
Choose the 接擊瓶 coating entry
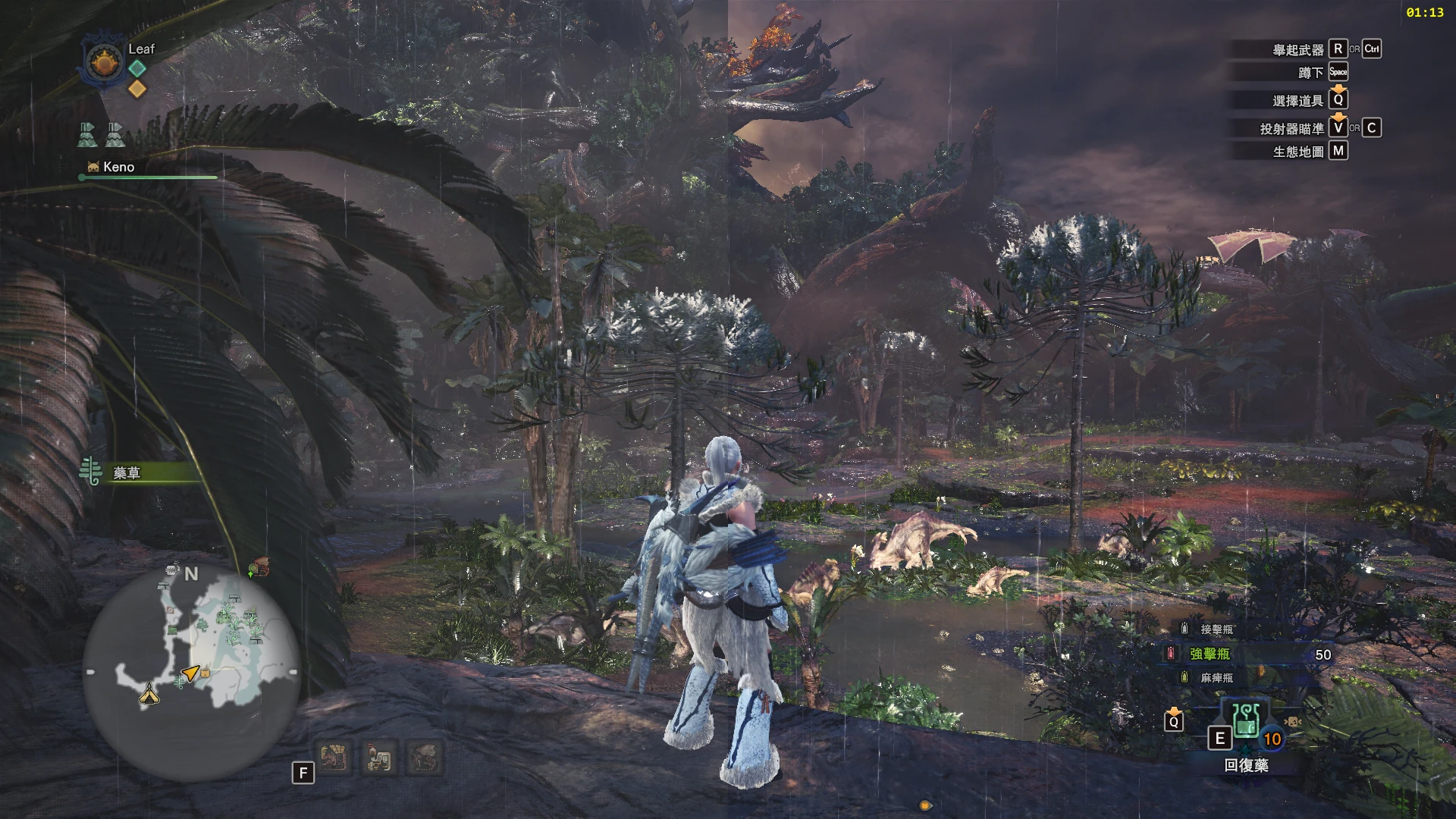1216,629
